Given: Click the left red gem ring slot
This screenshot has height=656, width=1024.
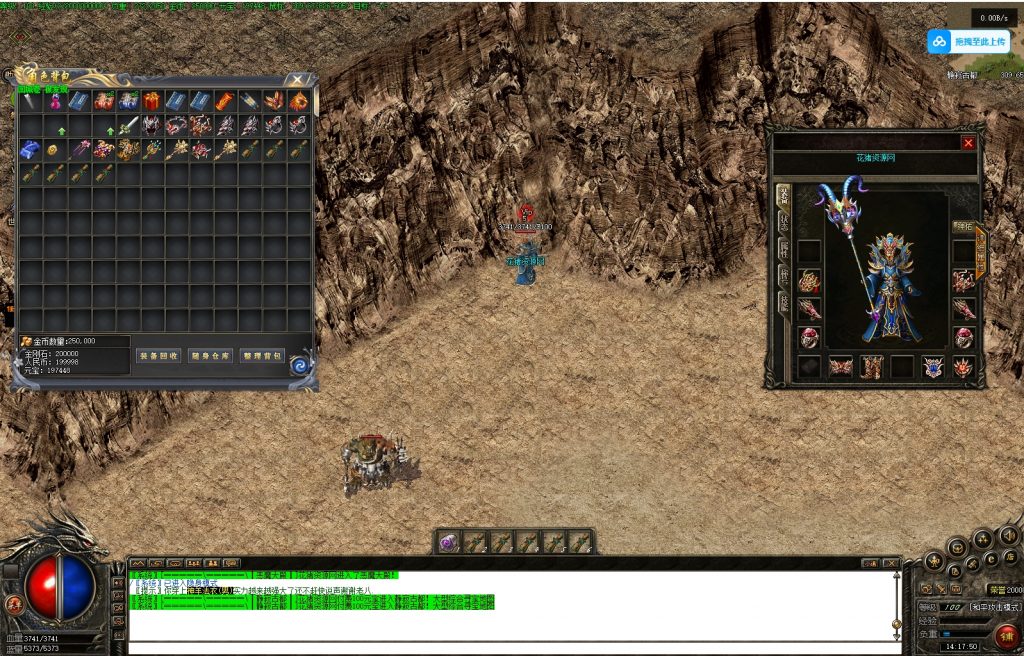Looking at the screenshot, I should pos(808,337).
